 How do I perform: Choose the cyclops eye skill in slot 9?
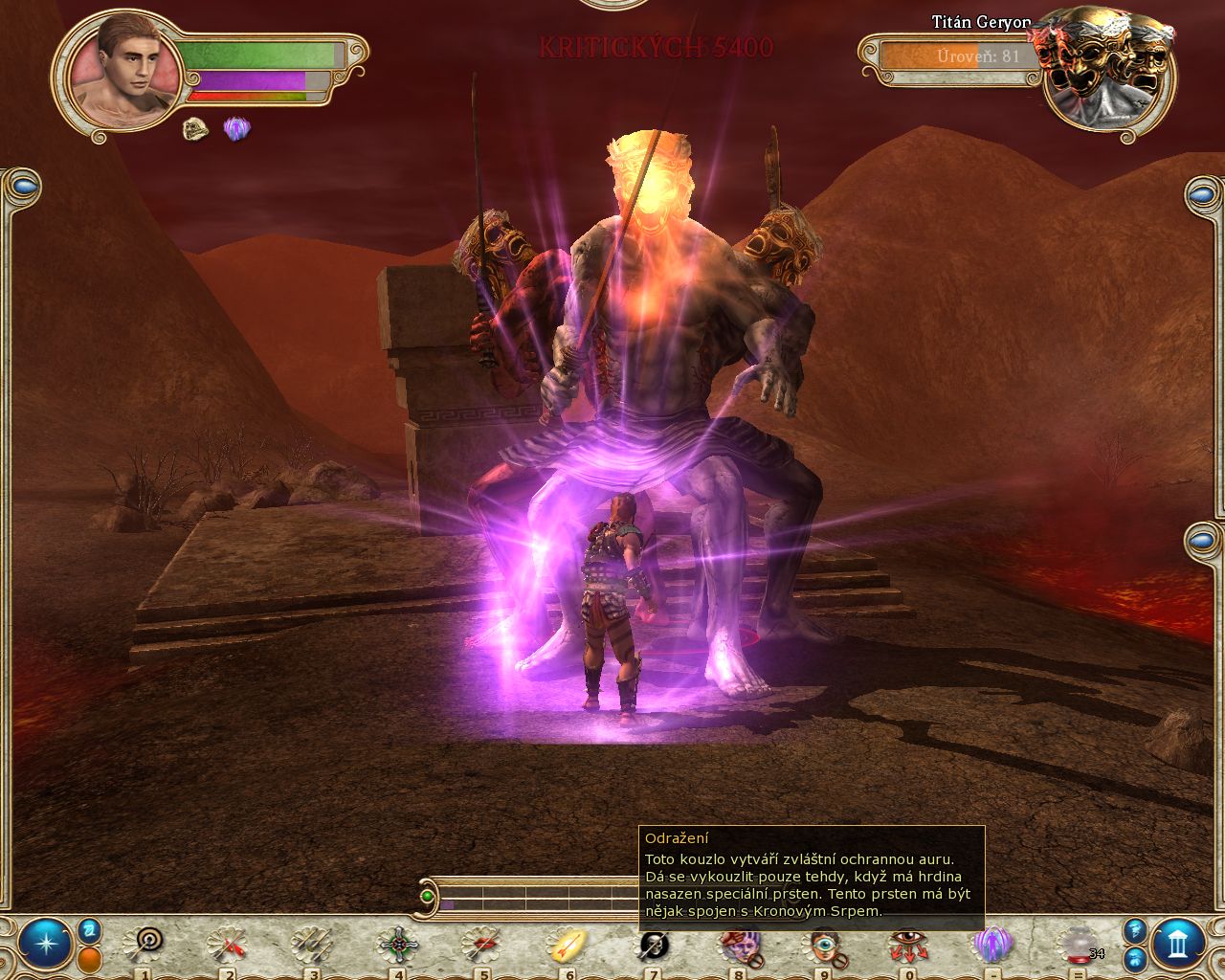tap(820, 945)
